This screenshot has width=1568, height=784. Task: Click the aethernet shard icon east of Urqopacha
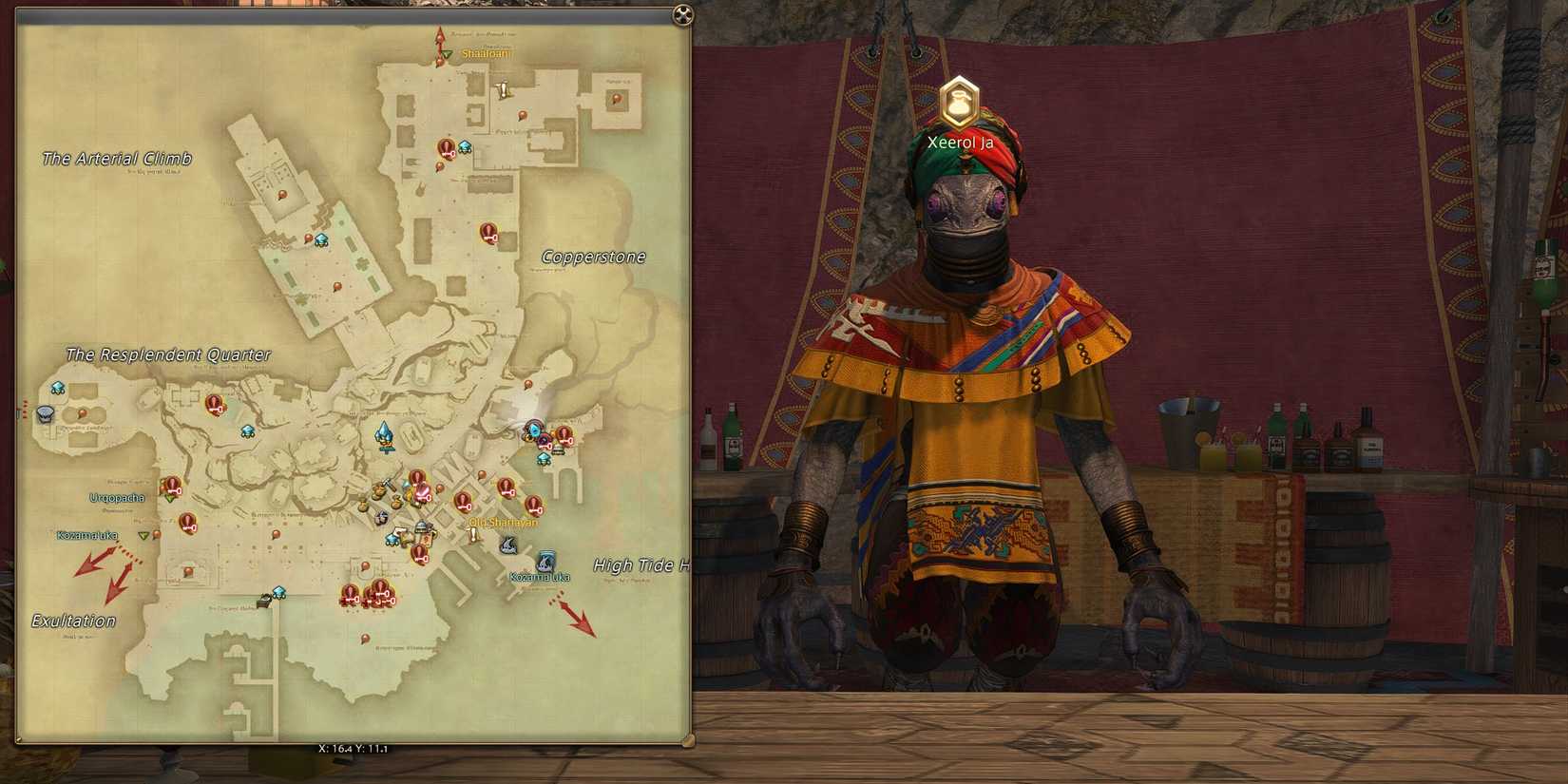(x=247, y=430)
